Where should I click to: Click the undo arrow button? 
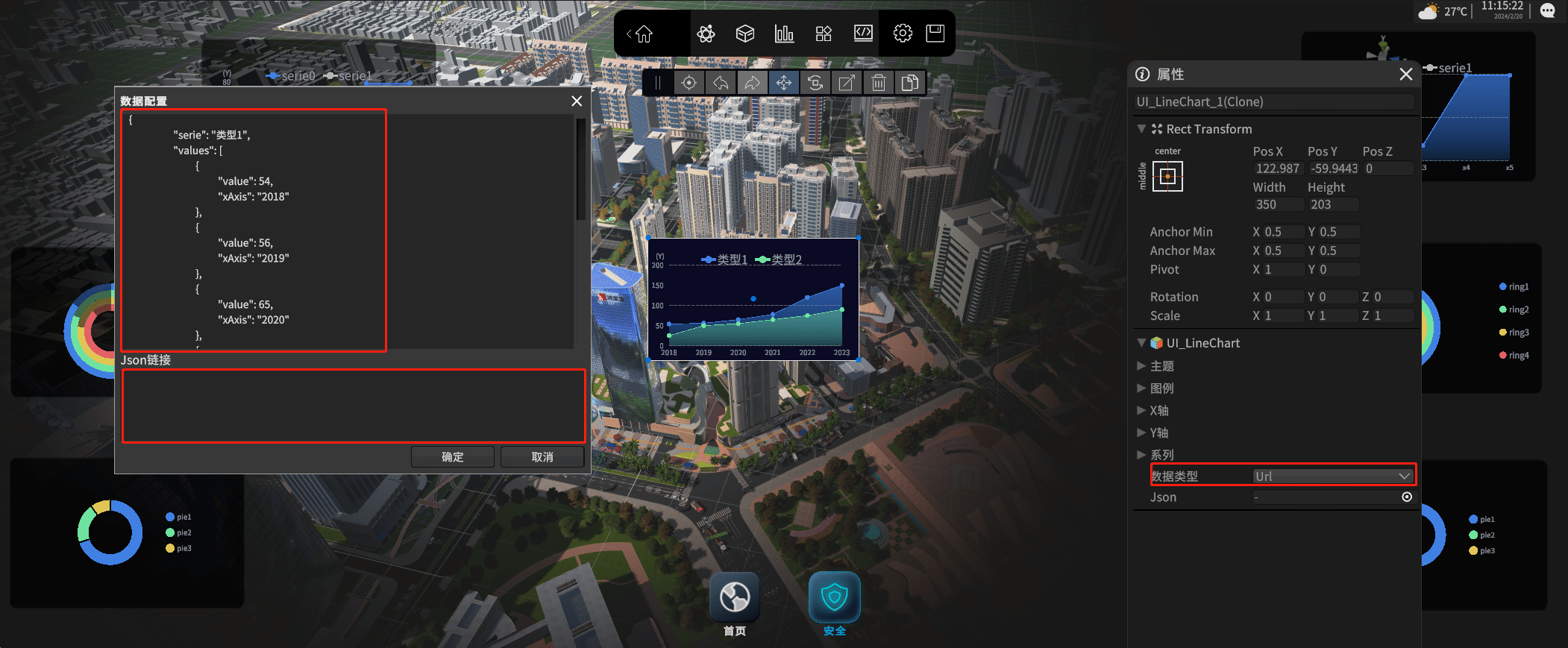coord(721,83)
